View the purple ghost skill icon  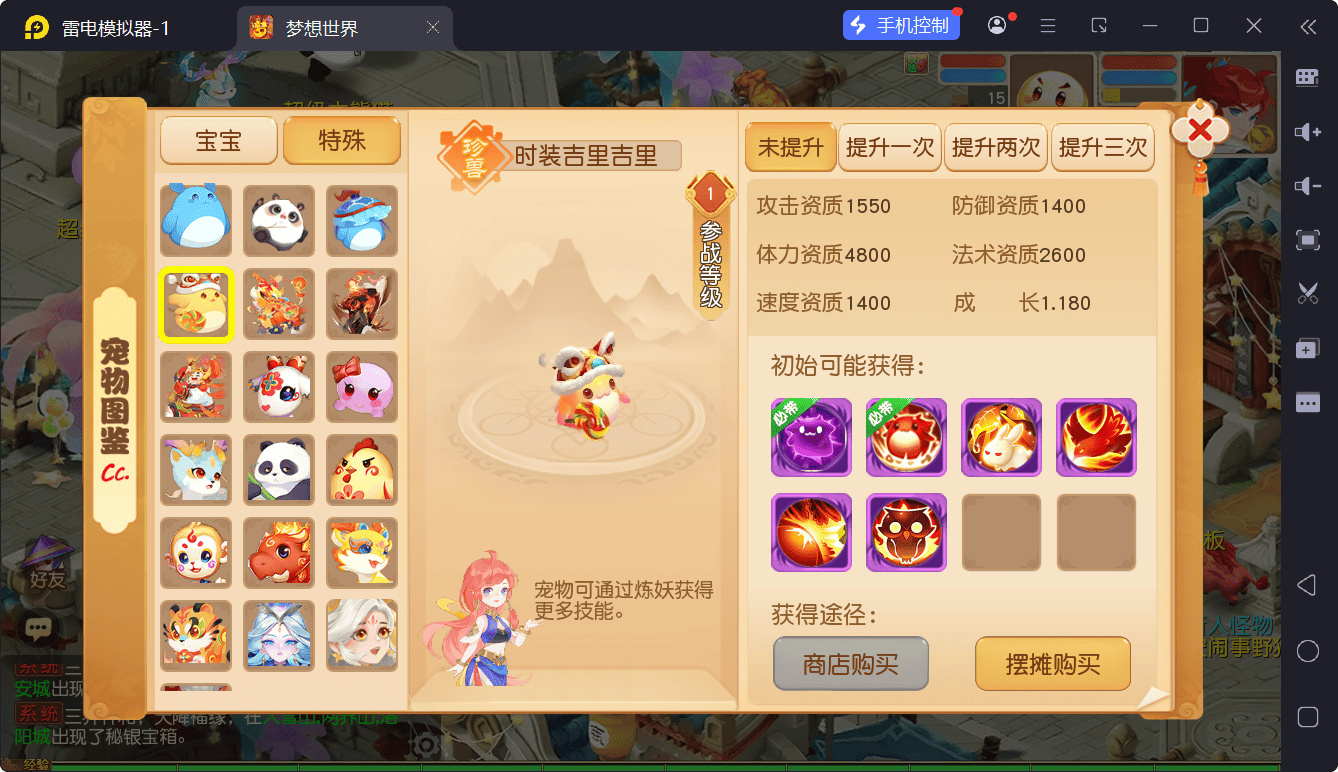click(811, 437)
